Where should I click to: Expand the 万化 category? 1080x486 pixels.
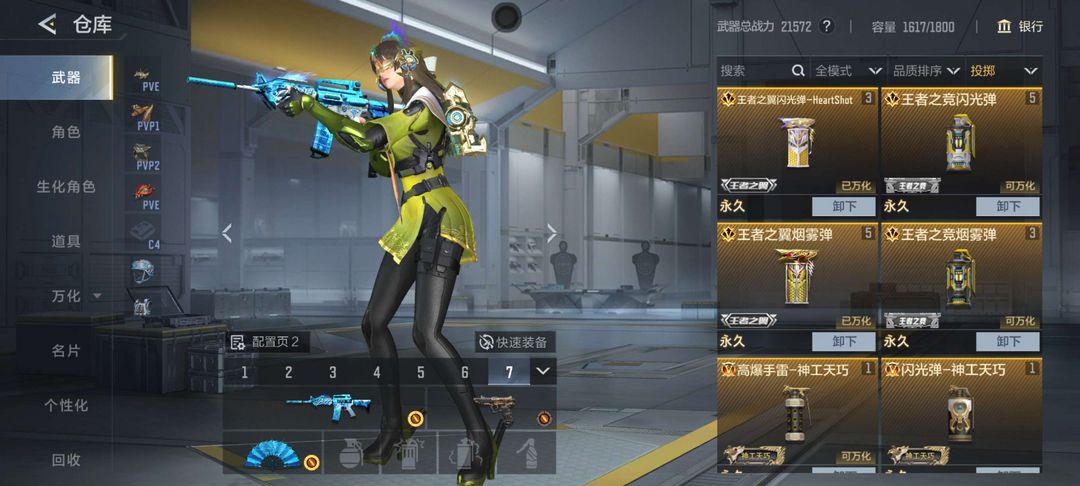(76, 296)
